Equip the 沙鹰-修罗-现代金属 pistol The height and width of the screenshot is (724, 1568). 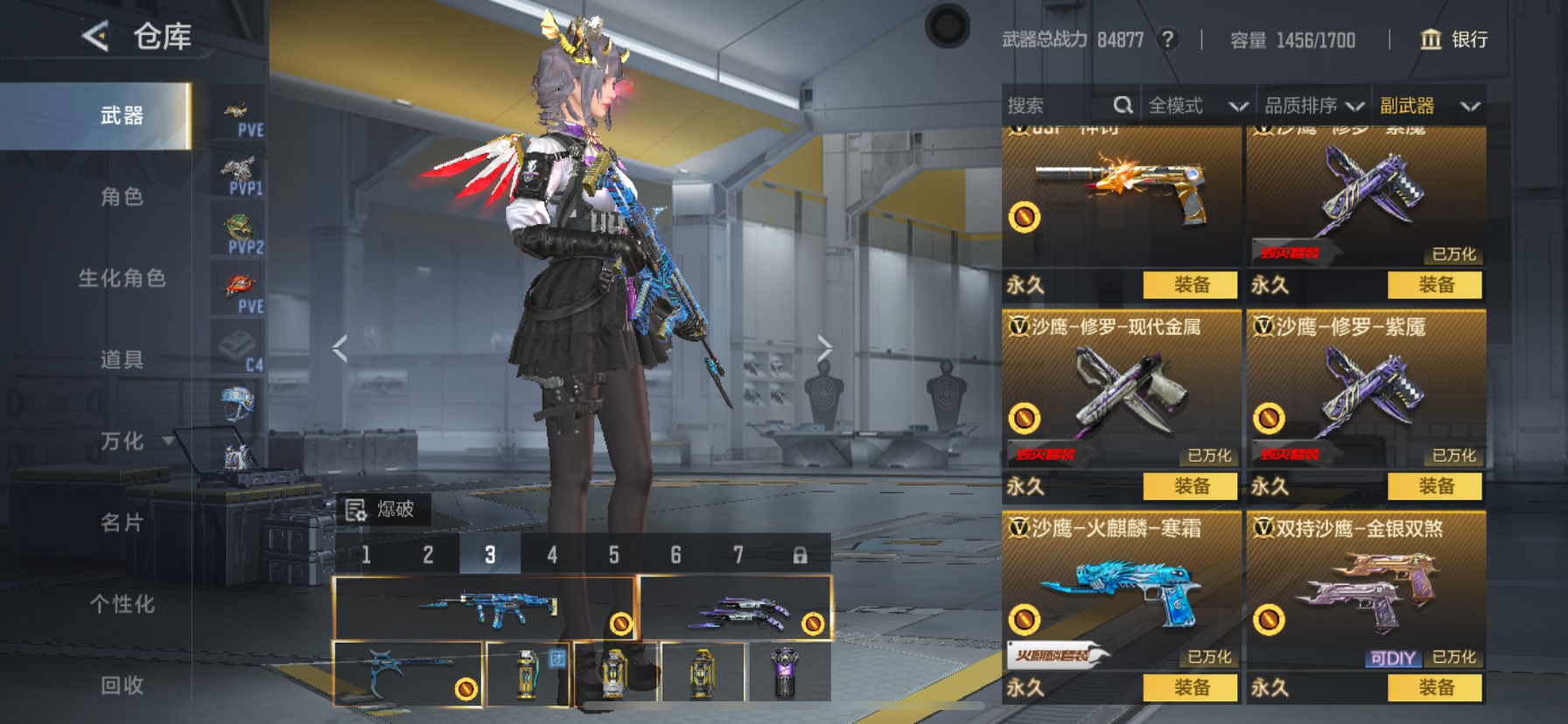coord(1190,485)
